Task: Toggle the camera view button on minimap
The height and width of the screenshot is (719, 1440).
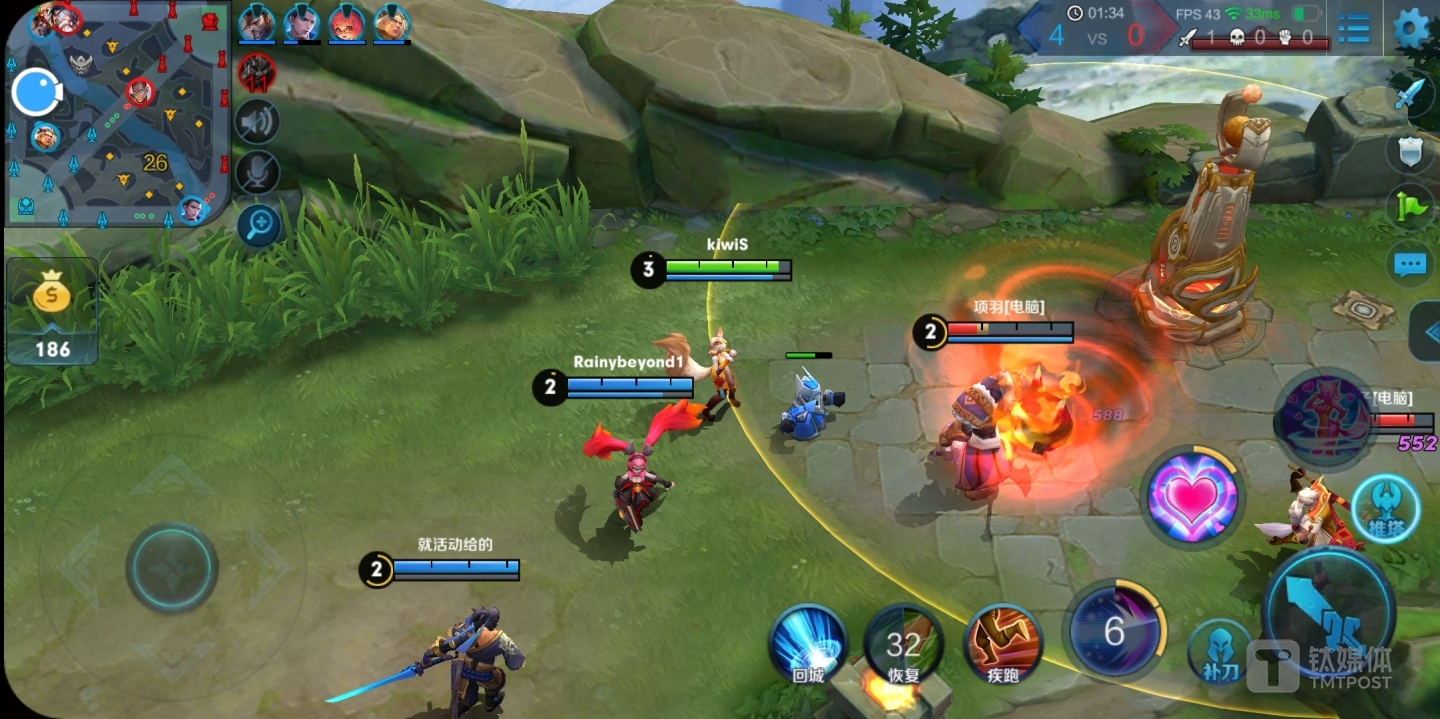Action: coord(37,93)
